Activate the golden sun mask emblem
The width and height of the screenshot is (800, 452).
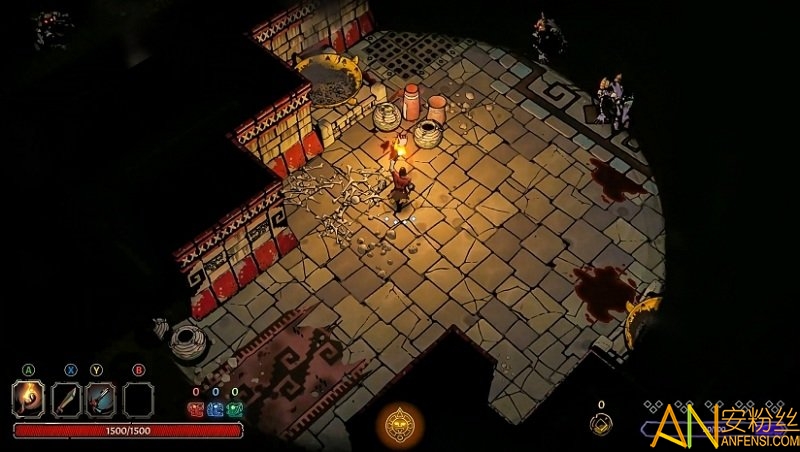click(399, 425)
